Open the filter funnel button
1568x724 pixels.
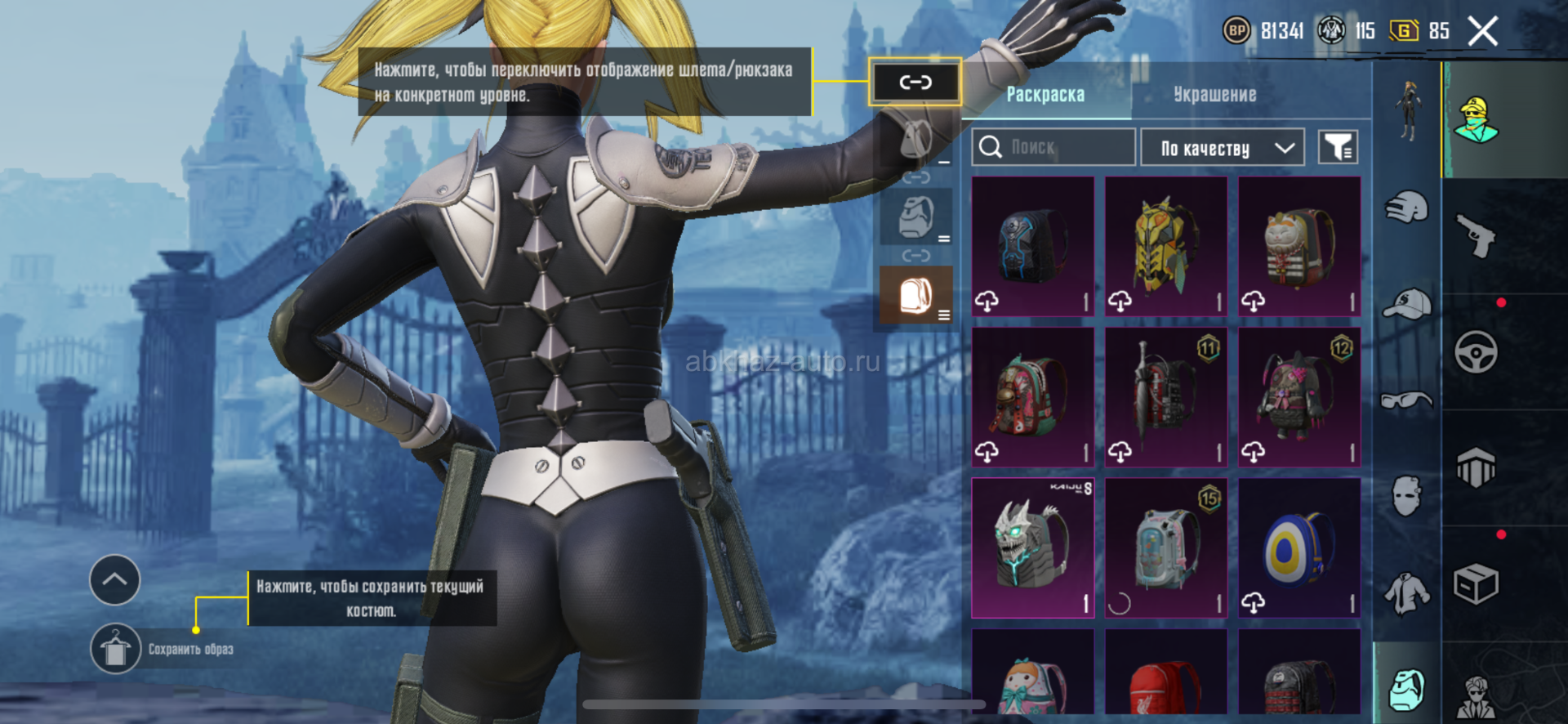pyautogui.click(x=1338, y=148)
